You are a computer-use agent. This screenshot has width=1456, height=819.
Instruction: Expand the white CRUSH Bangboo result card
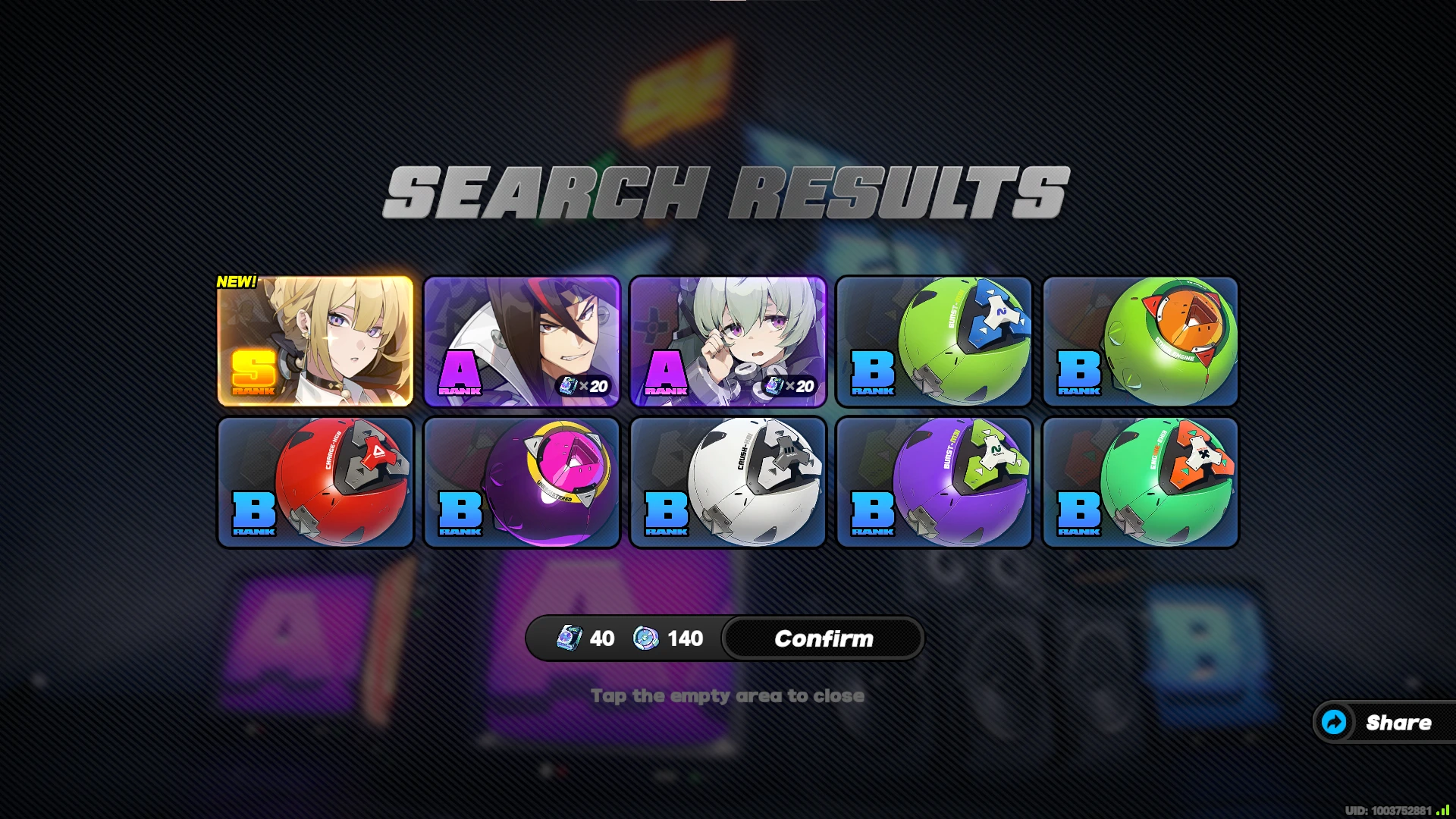[726, 482]
